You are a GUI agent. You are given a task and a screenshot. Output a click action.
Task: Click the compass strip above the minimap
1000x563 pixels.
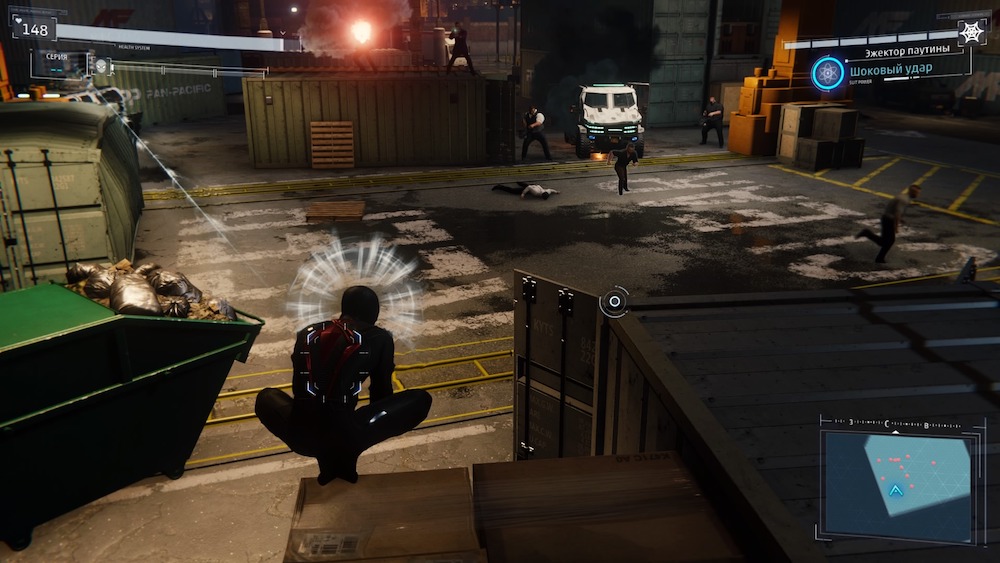(x=896, y=424)
